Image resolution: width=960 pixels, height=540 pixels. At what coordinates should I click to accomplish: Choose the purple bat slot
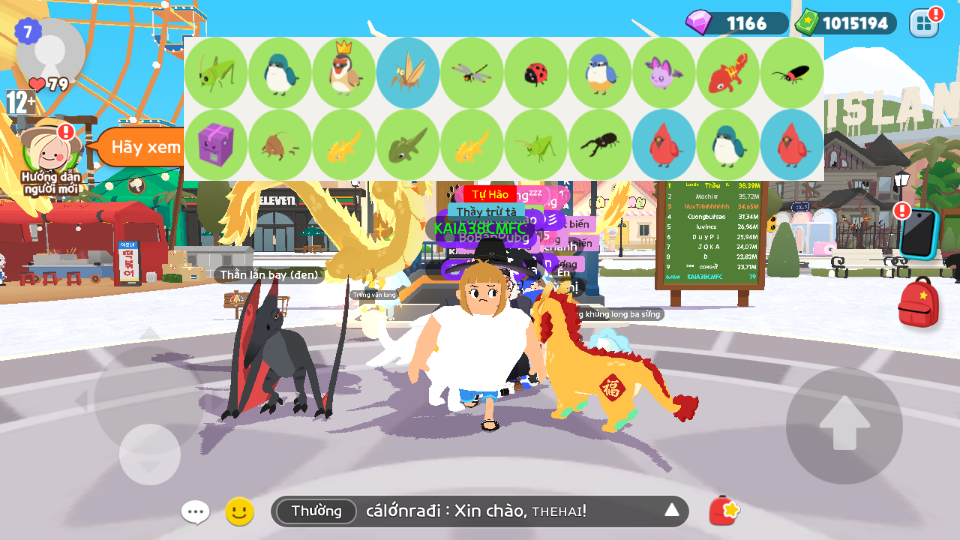[664, 73]
